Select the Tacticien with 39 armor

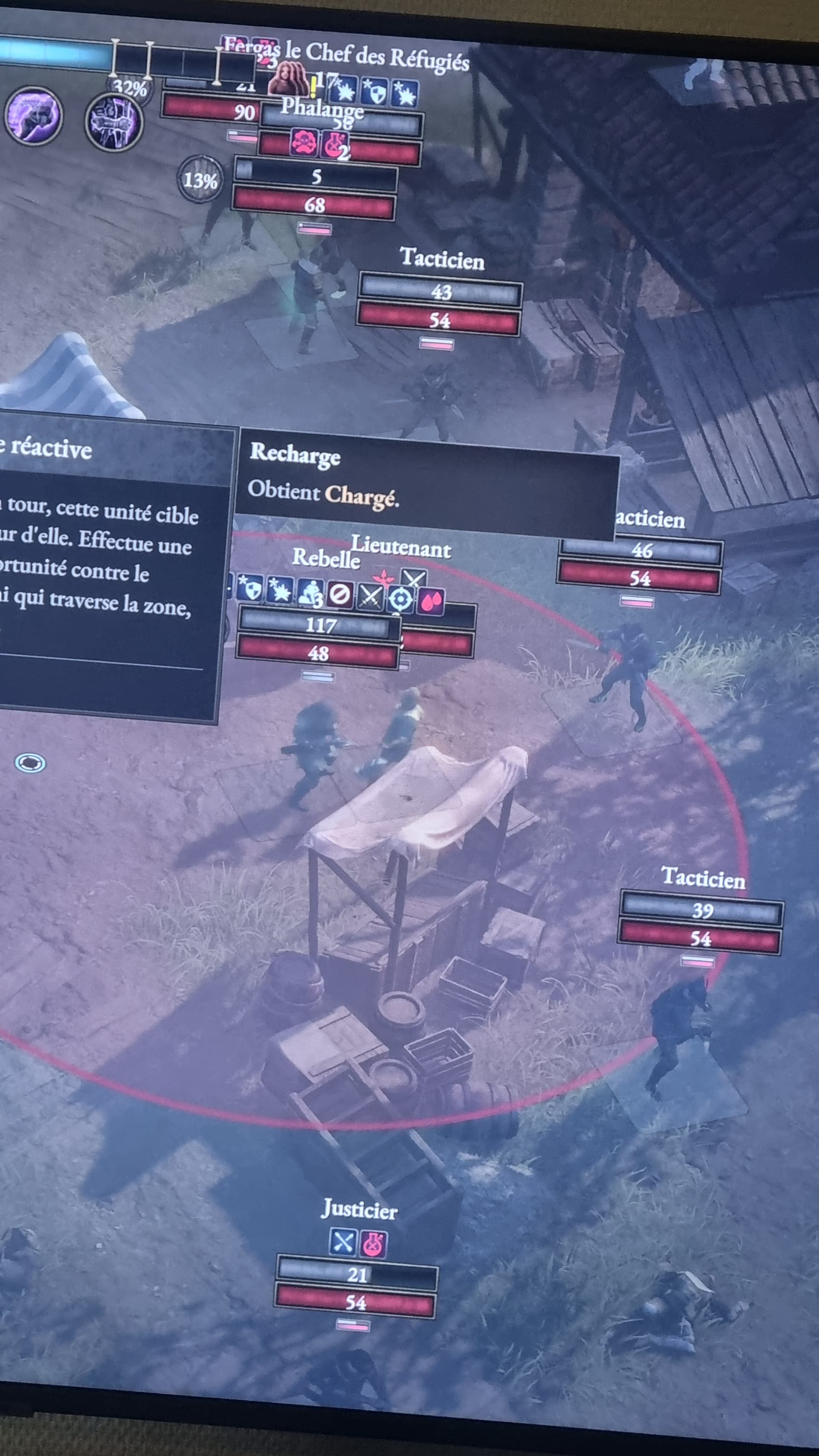point(703,878)
